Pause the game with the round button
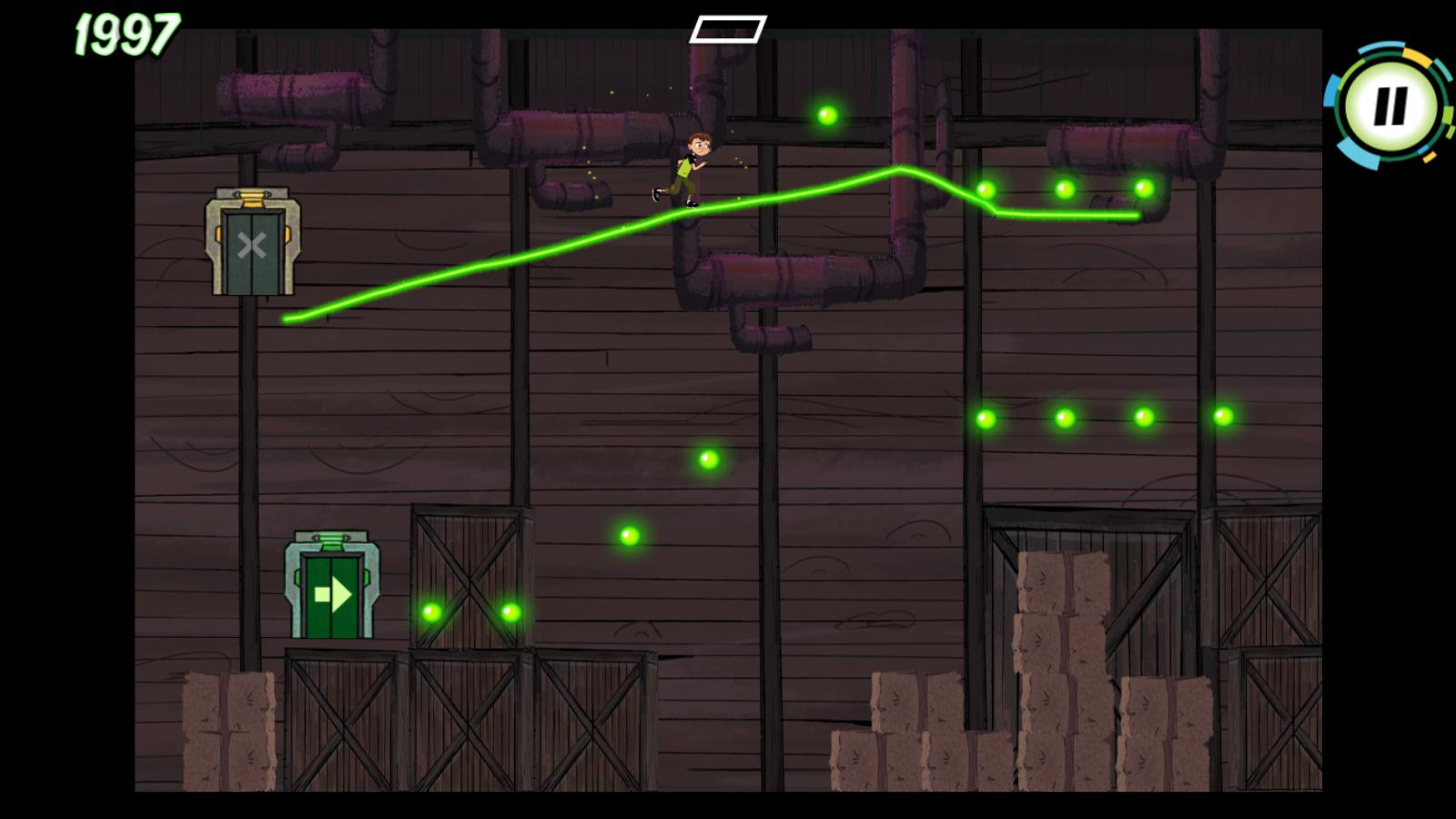This screenshot has height=819, width=1456. 1390,106
